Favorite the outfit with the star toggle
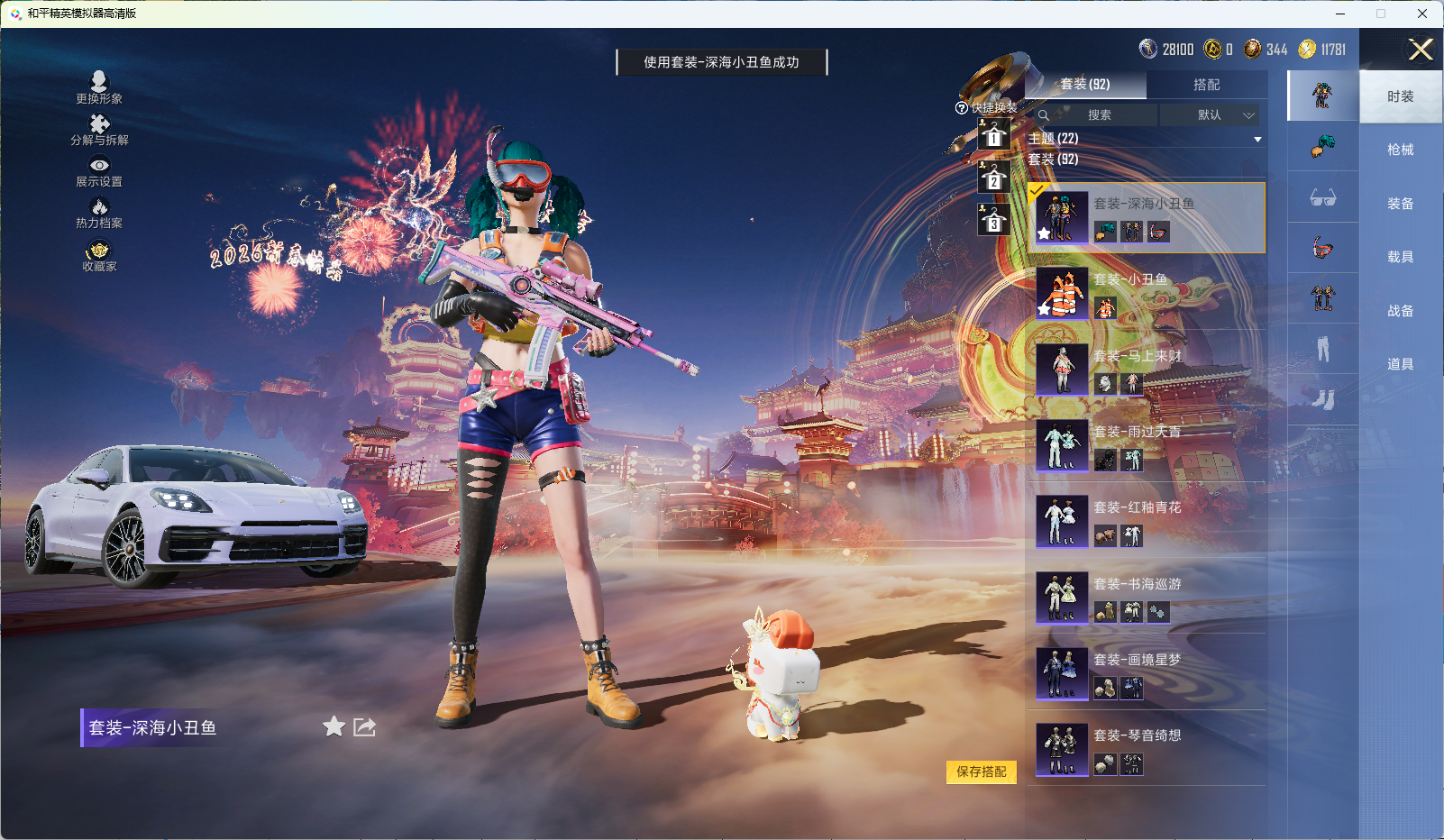This screenshot has width=1444, height=840. (334, 727)
